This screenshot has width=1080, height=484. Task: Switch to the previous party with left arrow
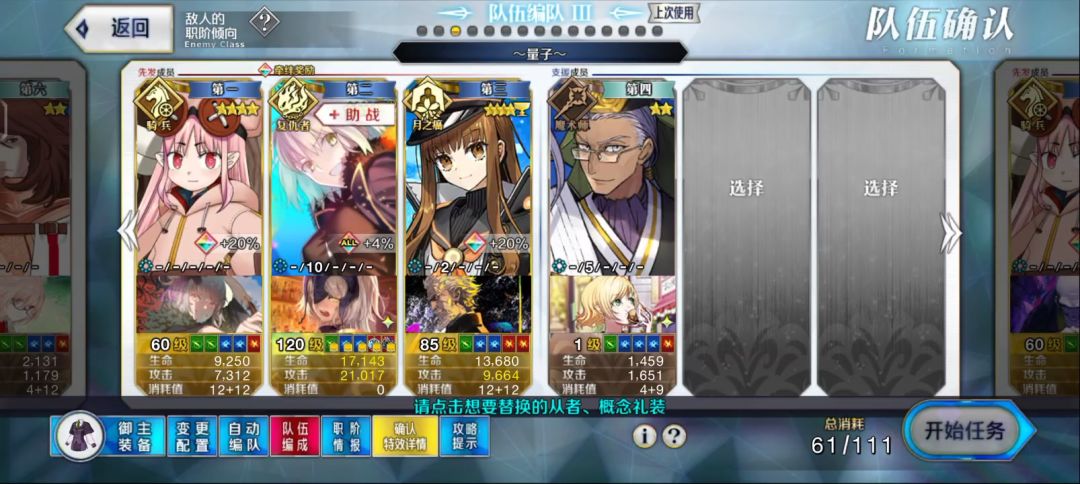[127, 232]
